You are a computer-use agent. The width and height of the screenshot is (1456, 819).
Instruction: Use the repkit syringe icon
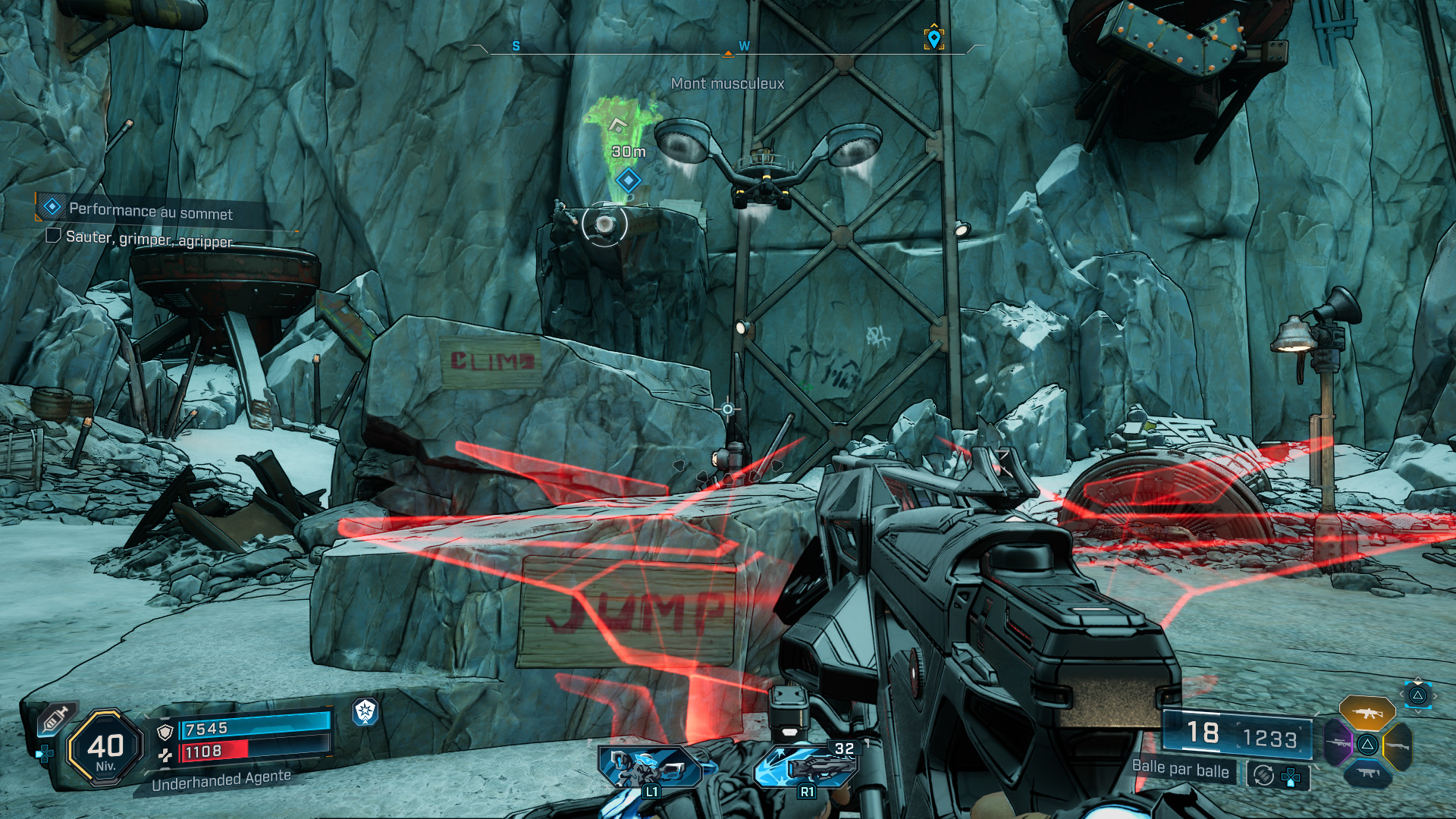(x=55, y=718)
